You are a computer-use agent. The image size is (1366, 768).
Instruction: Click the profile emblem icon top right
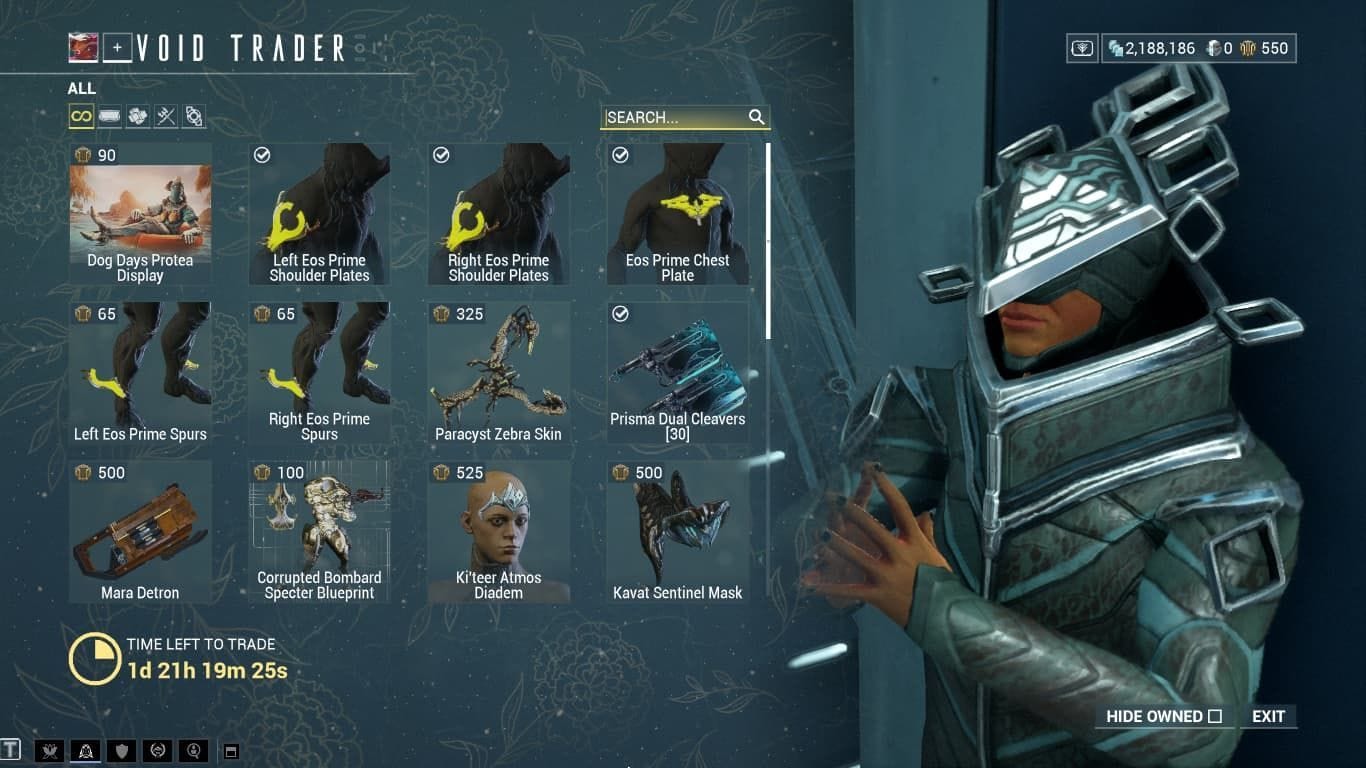(x=1082, y=47)
